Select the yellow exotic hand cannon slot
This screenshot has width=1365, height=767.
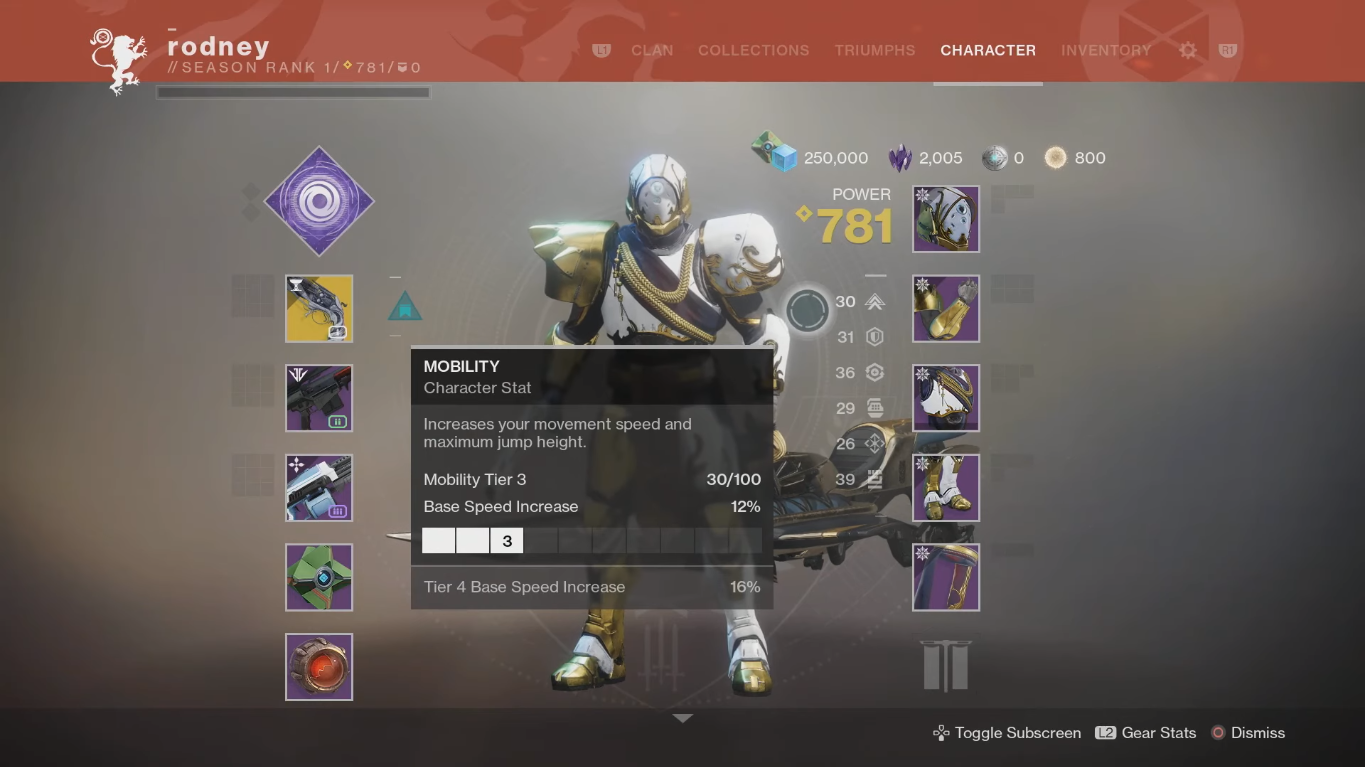pos(319,309)
